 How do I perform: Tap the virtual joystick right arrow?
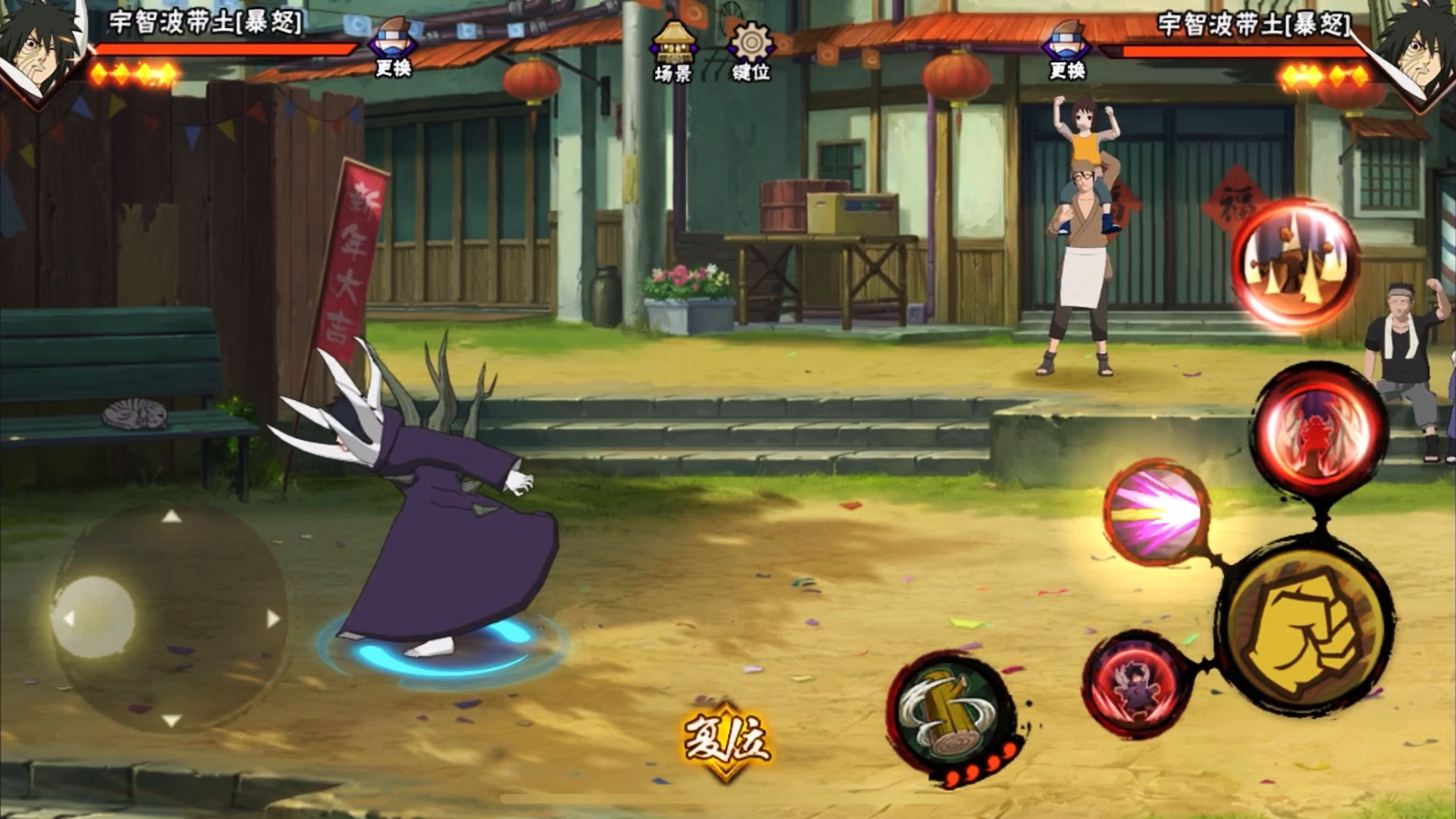273,618
